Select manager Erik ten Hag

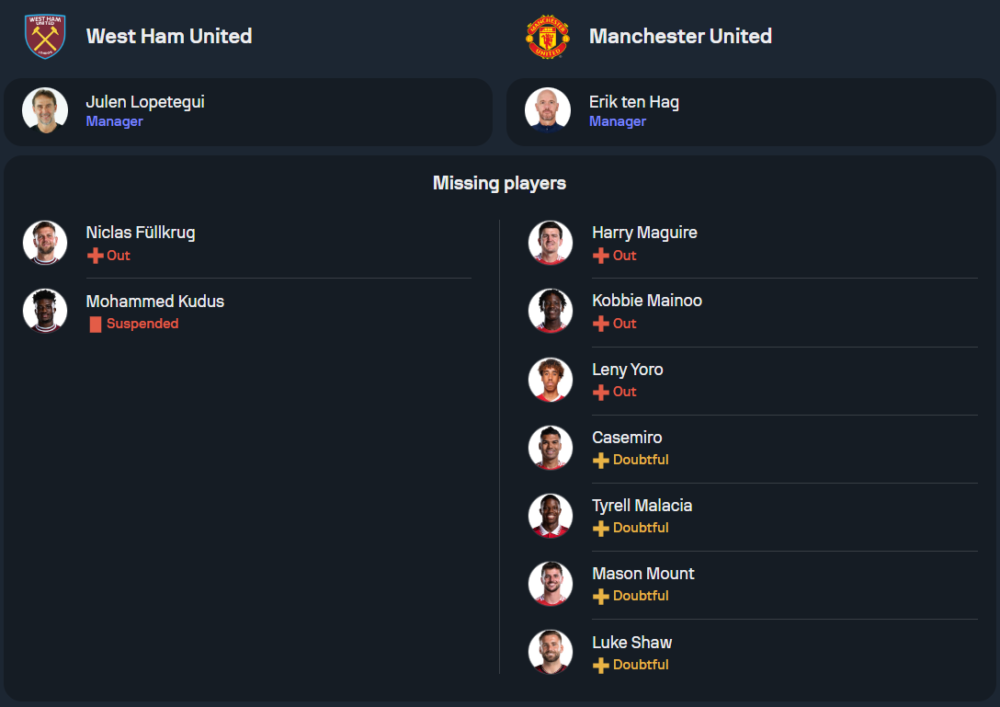point(634,102)
